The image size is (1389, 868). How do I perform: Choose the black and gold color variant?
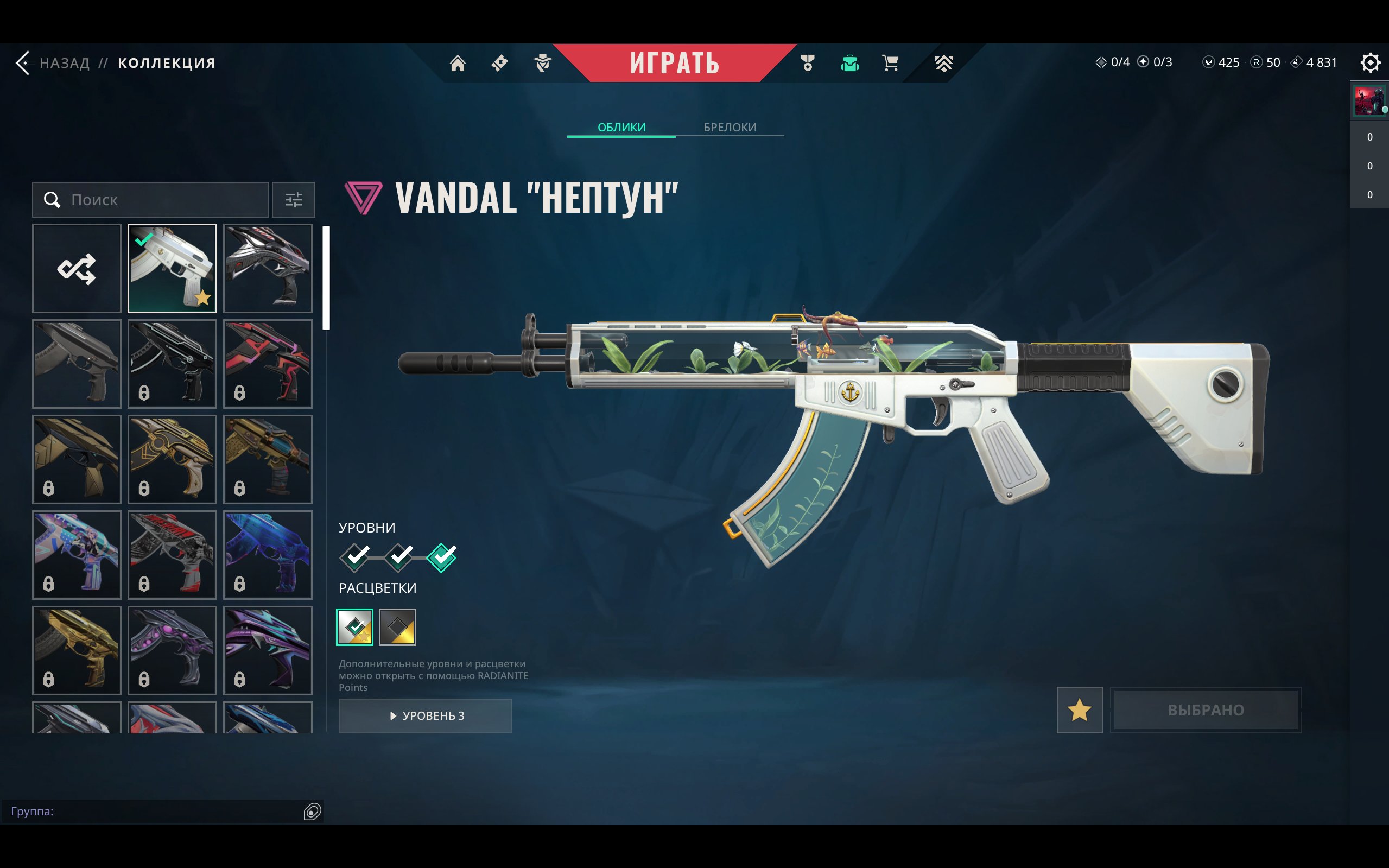pos(397,627)
